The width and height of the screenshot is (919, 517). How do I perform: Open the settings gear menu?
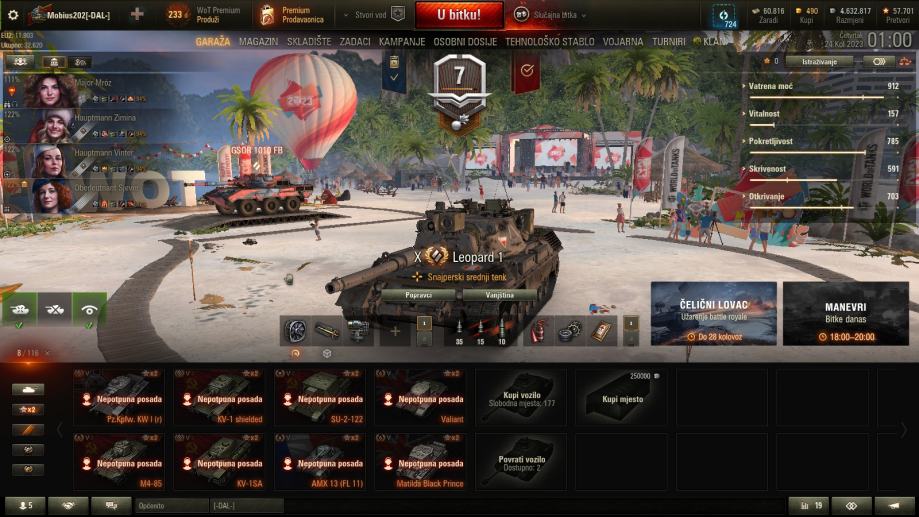point(13,15)
